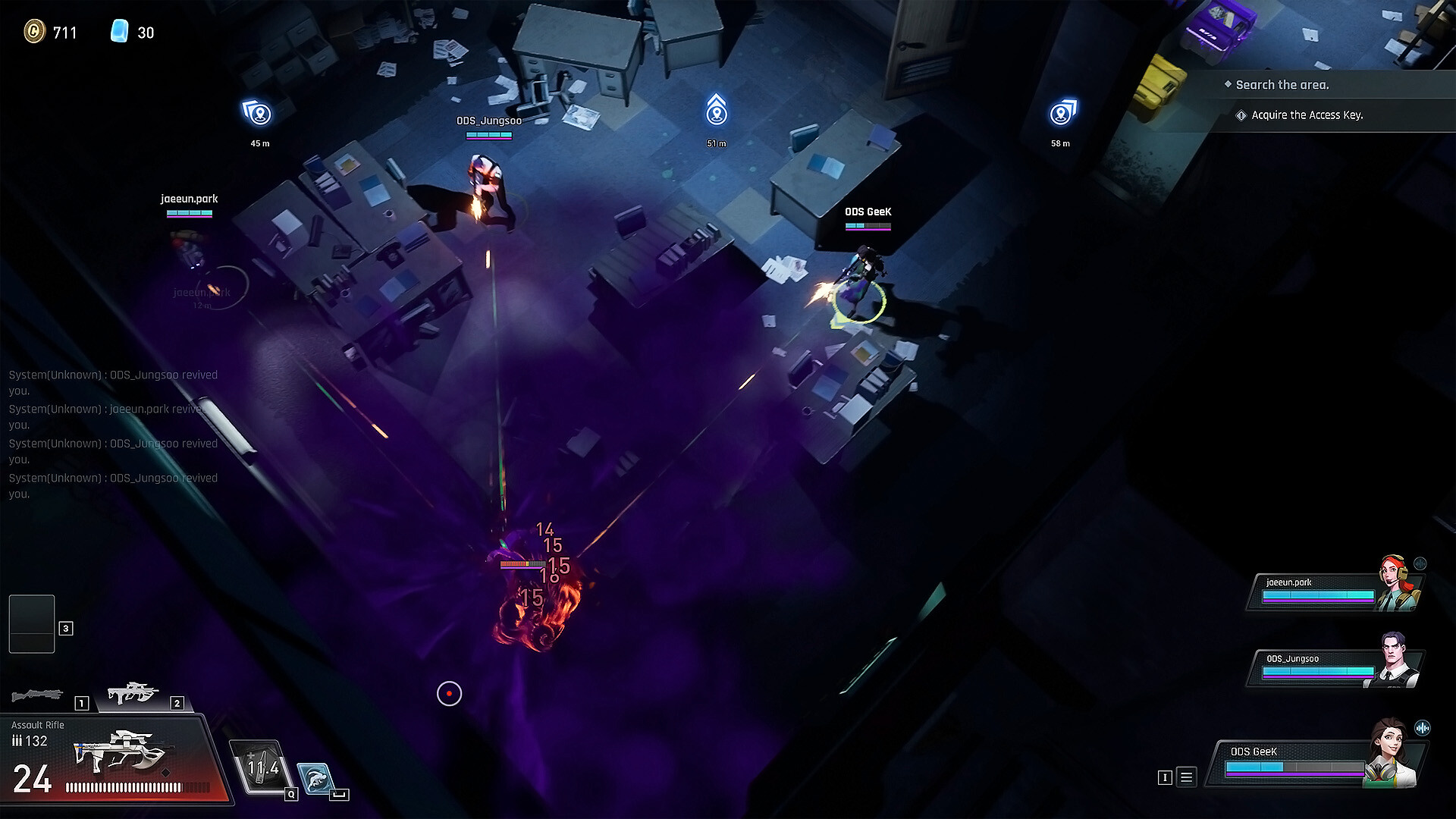Expand the Acquire the Access Key objective

pos(1307,115)
